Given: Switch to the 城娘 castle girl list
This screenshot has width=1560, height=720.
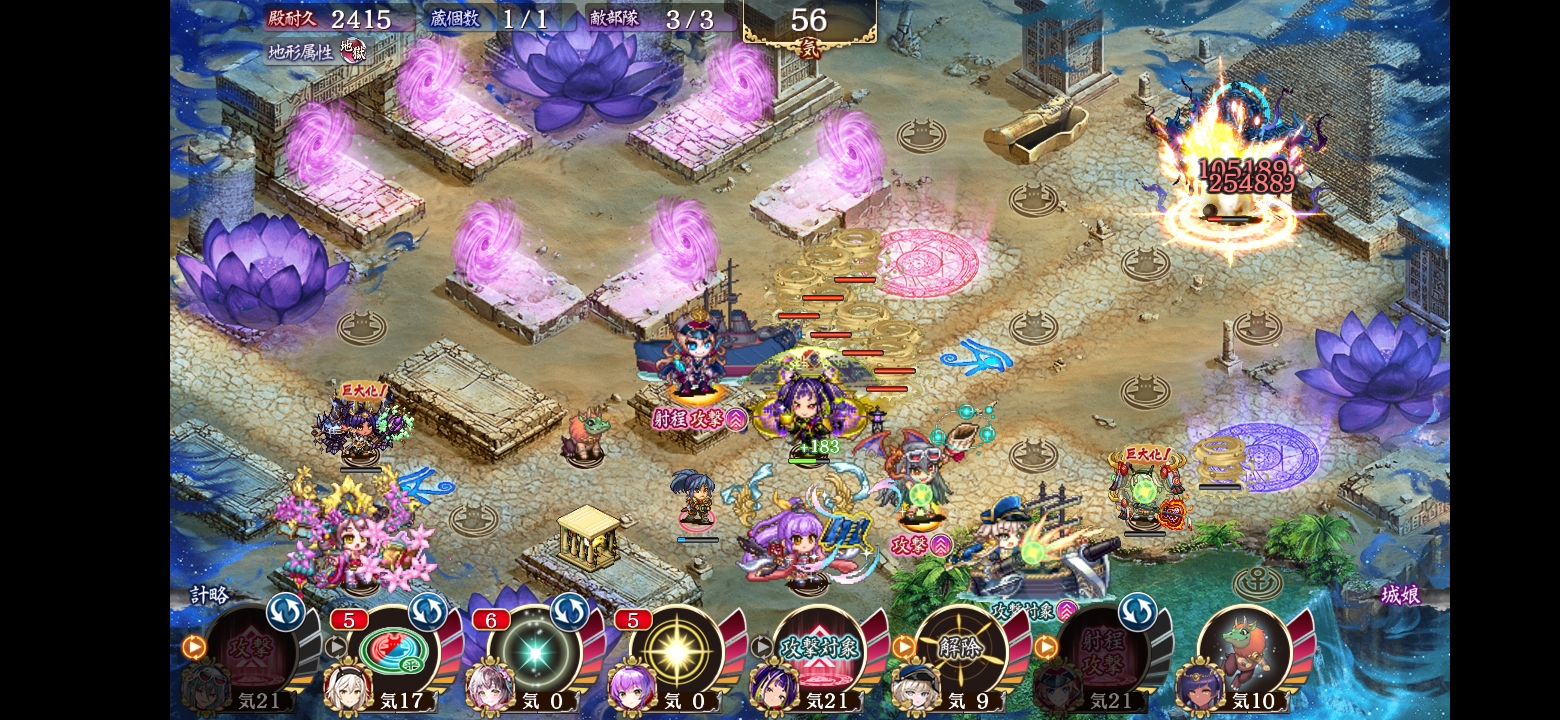Looking at the screenshot, I should (x=1400, y=595).
